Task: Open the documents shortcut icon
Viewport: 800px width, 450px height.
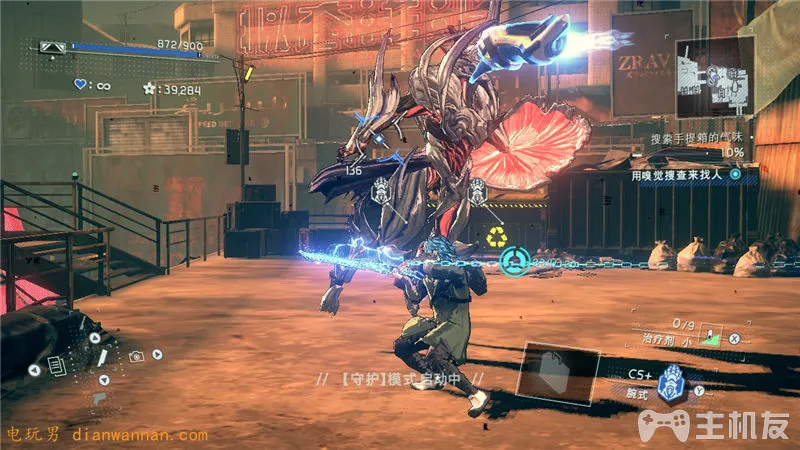Action: pyautogui.click(x=56, y=367)
